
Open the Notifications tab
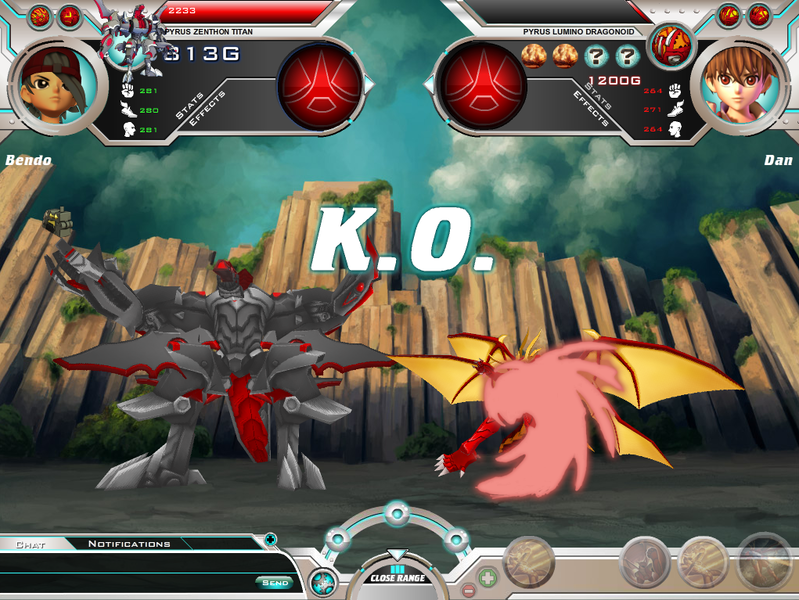pos(129,544)
